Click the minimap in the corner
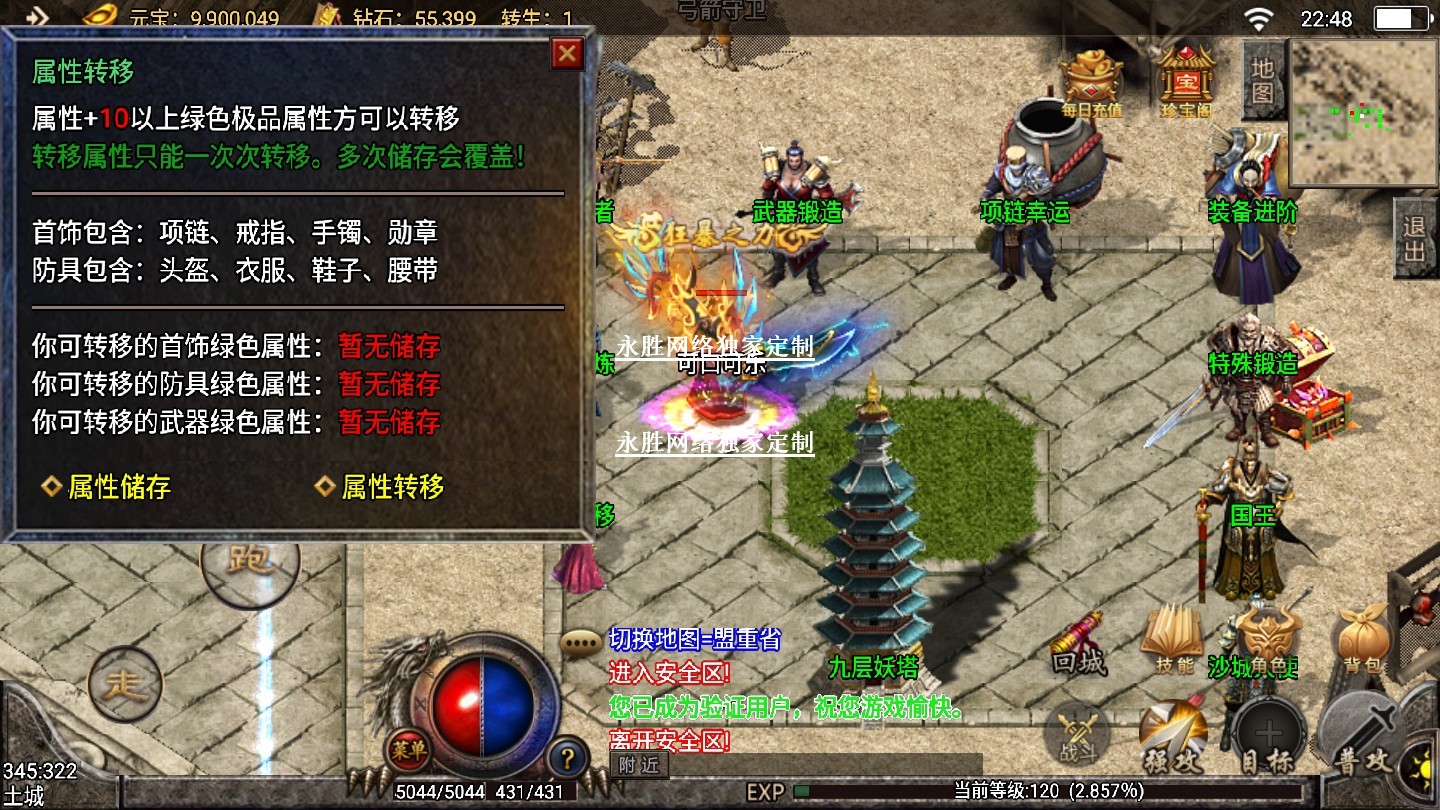 click(1363, 113)
